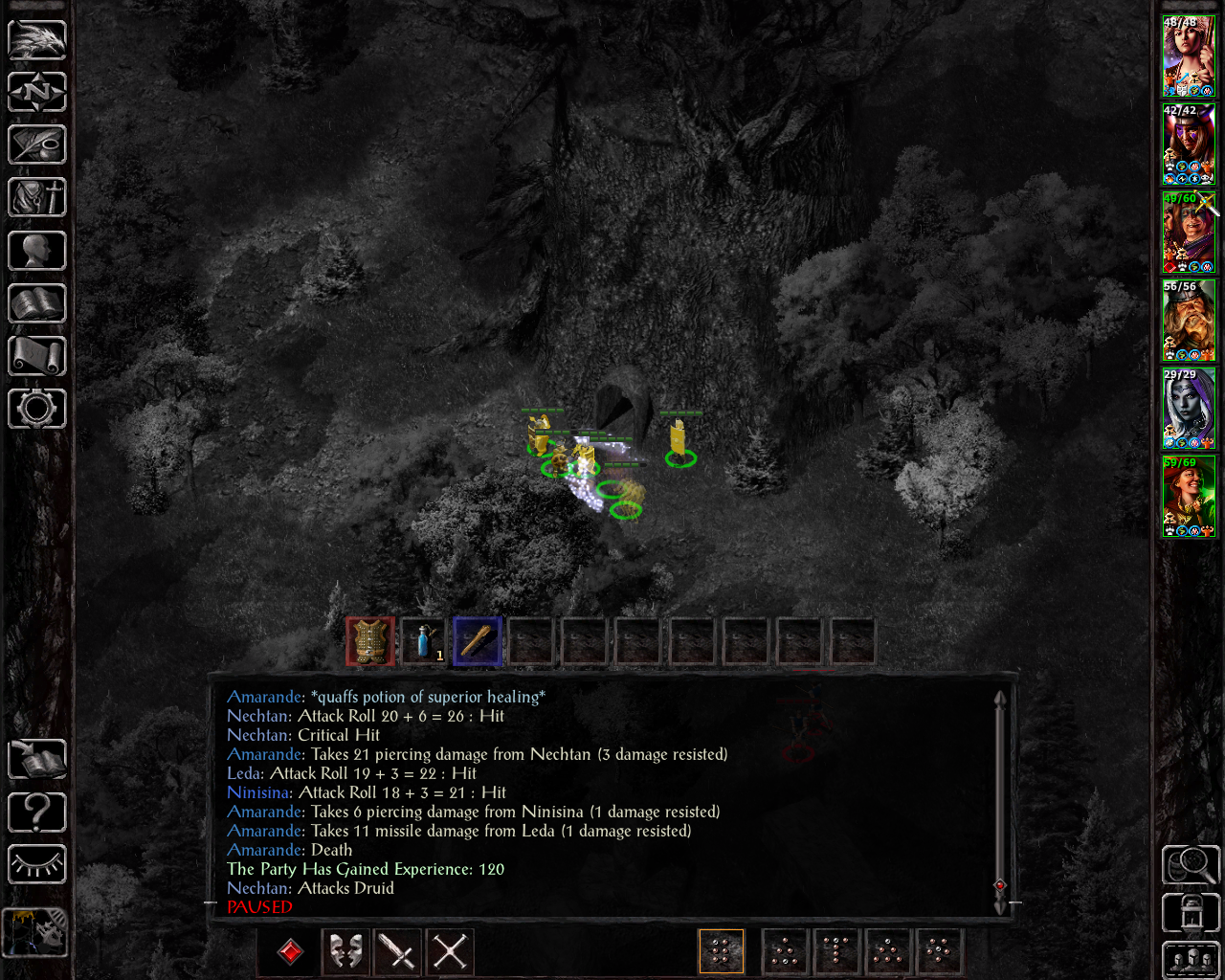Viewport: 1225px width, 980px height.
Task: Open the priest scroll
Action: [x=37, y=356]
